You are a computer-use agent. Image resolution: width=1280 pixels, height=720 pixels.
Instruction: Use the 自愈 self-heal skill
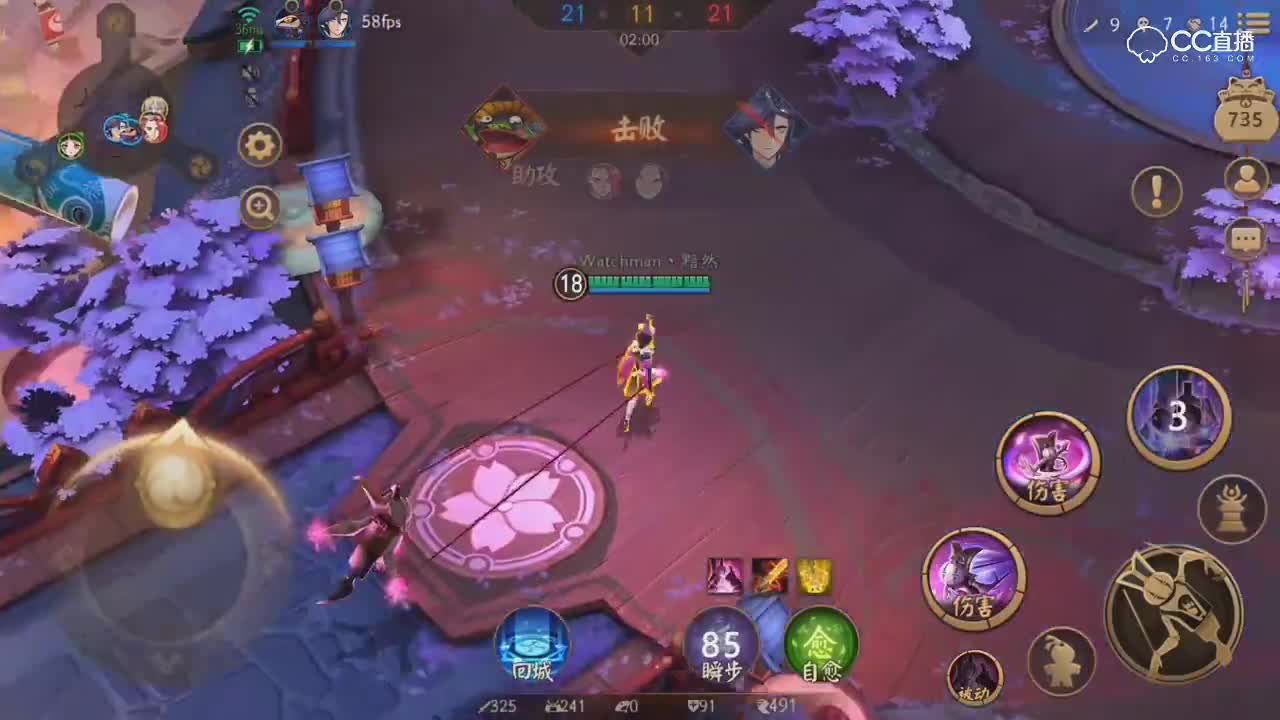(822, 650)
